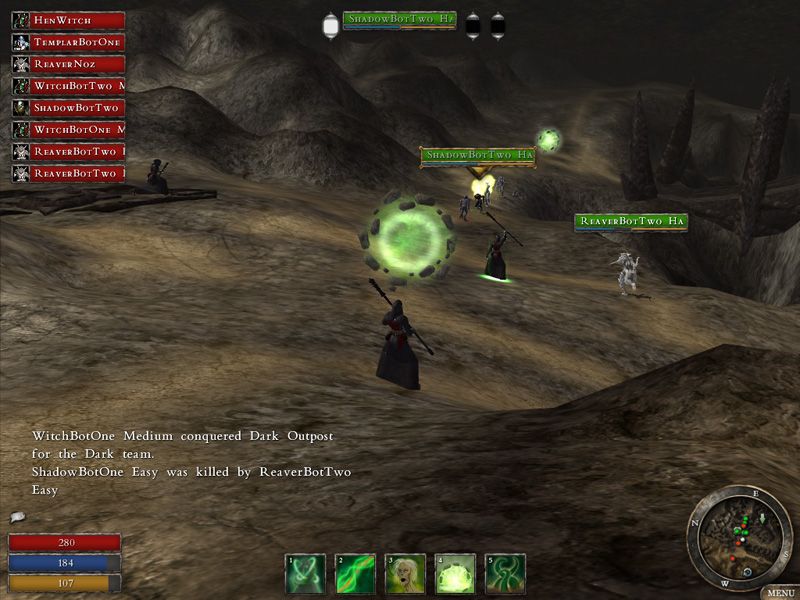The width and height of the screenshot is (800, 600).
Task: Use the screaming pale face skill 3
Action: click(405, 574)
